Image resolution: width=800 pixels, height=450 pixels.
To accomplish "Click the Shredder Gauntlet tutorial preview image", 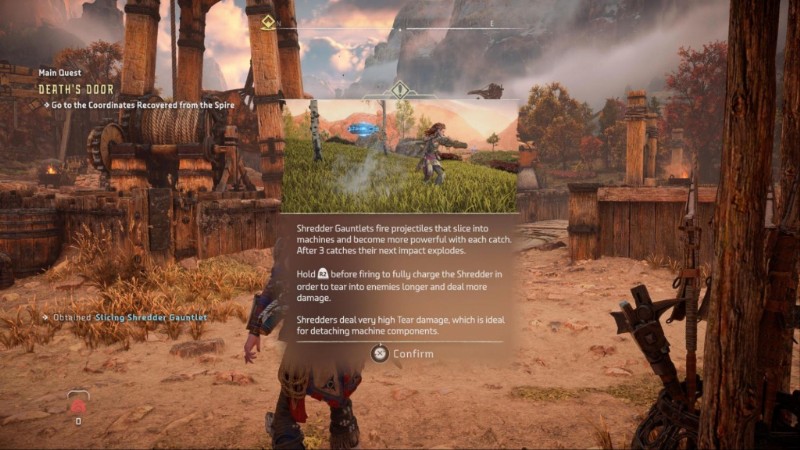I will click(x=400, y=155).
